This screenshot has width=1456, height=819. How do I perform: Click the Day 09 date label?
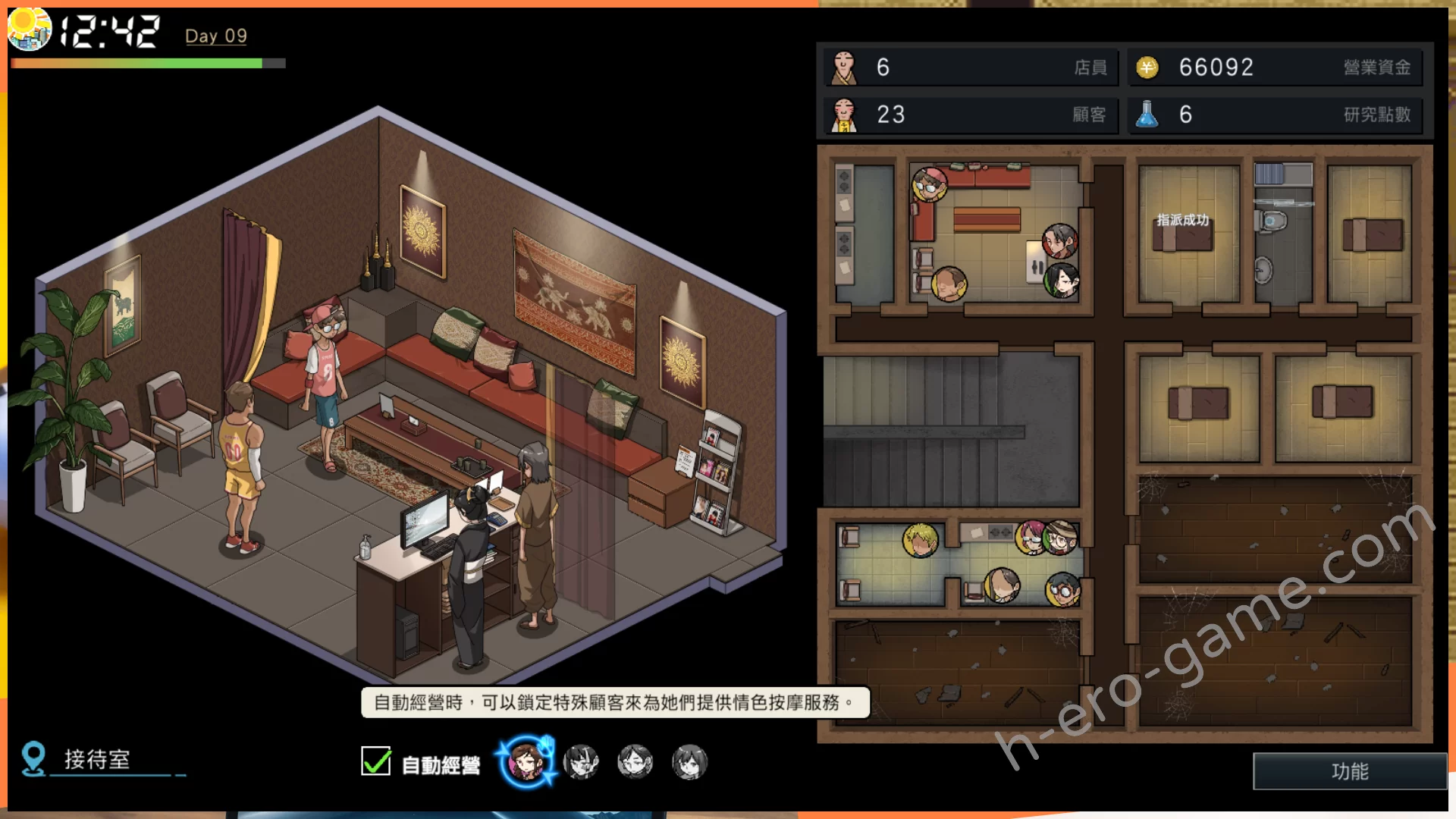[216, 36]
